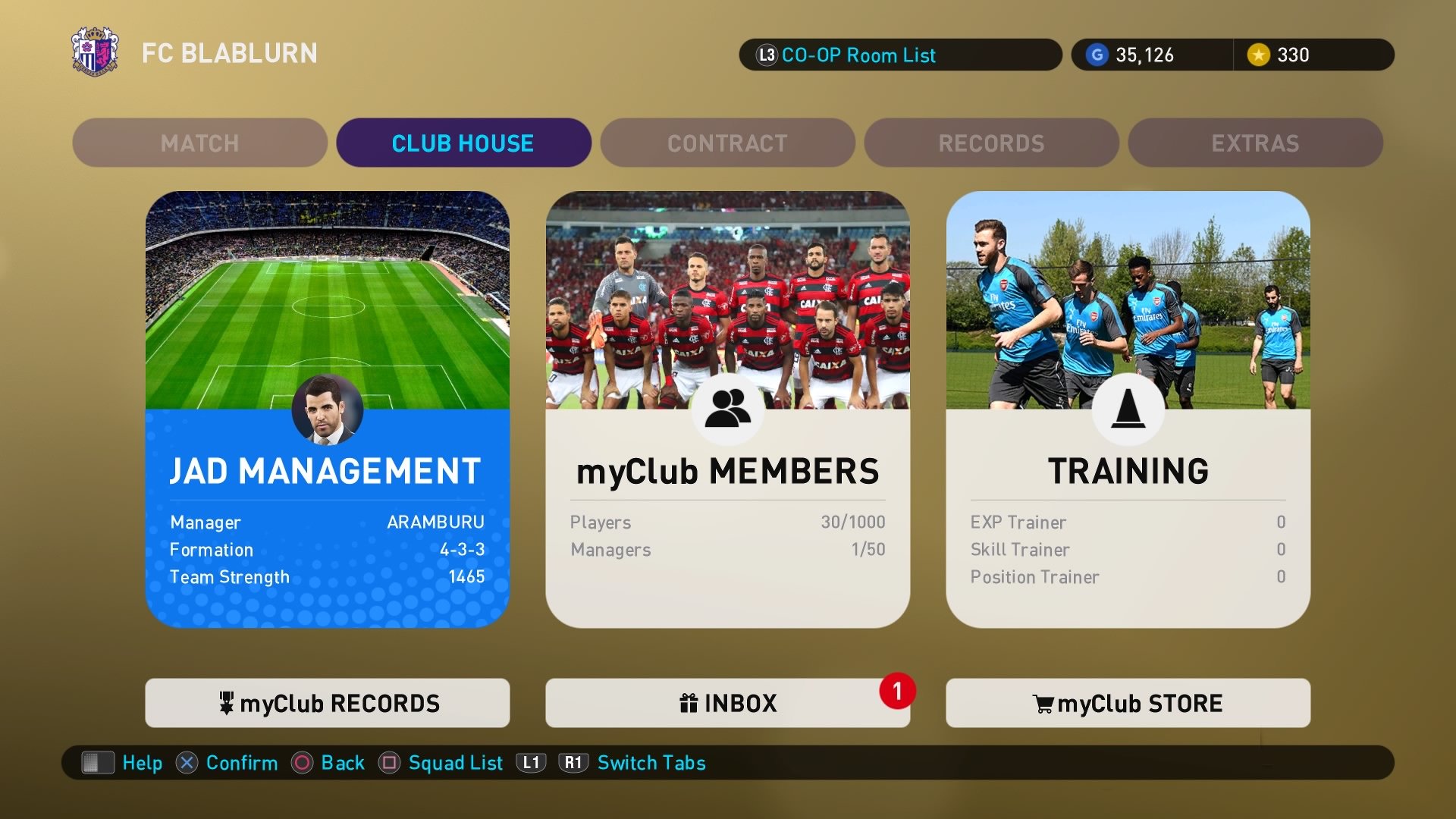Image resolution: width=1456 pixels, height=819 pixels.
Task: Switch to the MATCH tab
Action: tap(199, 143)
